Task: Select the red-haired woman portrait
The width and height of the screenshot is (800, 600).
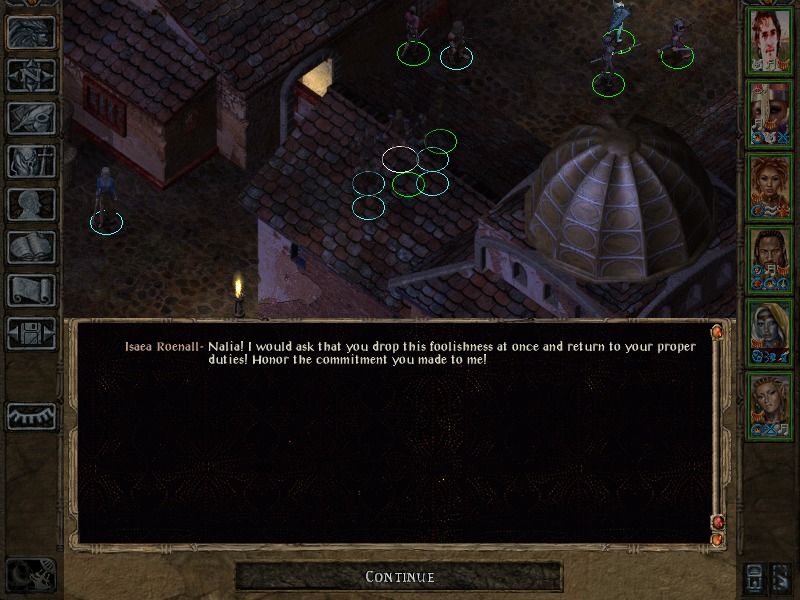Action: tap(770, 187)
